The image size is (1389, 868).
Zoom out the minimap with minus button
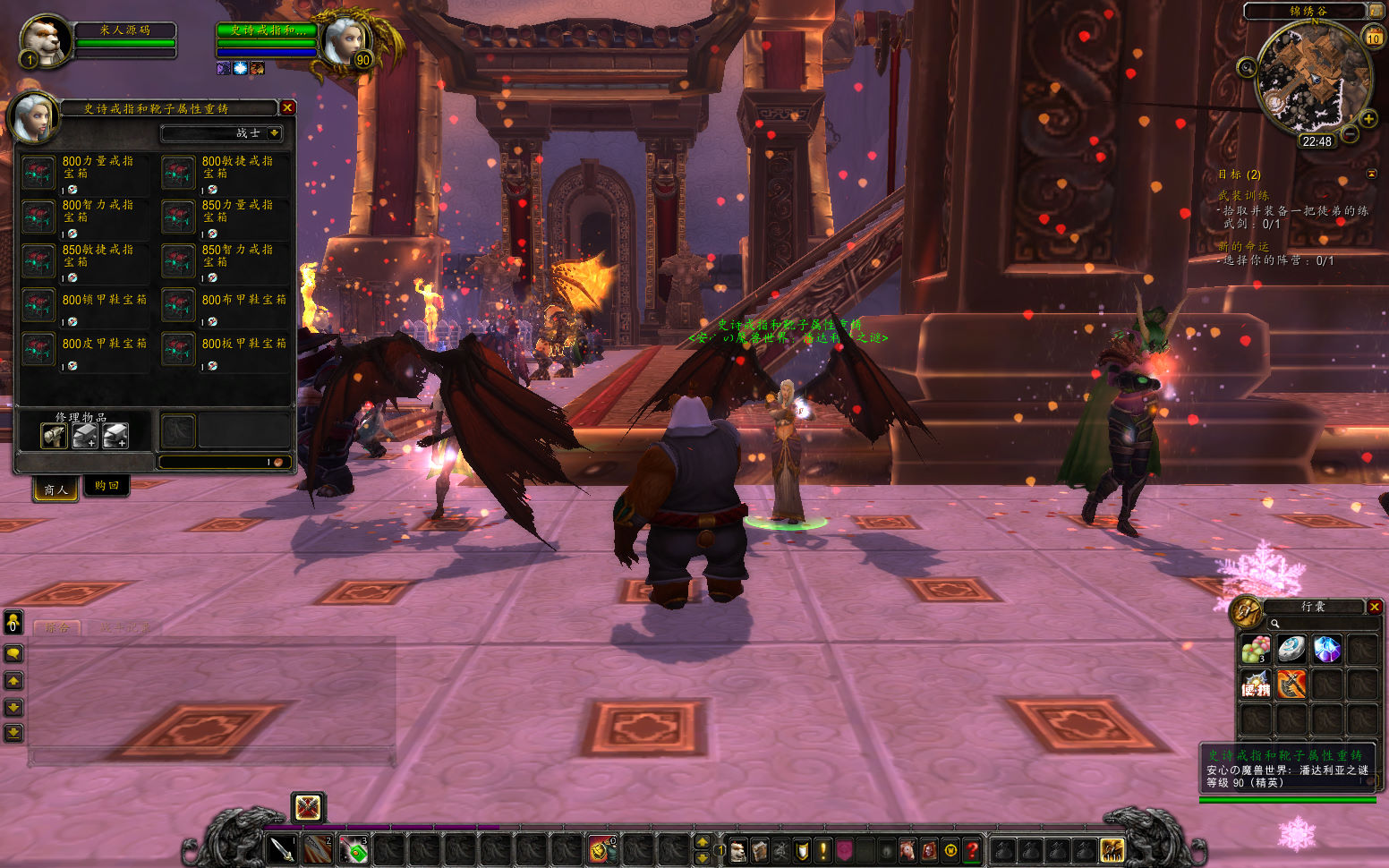click(x=1350, y=134)
